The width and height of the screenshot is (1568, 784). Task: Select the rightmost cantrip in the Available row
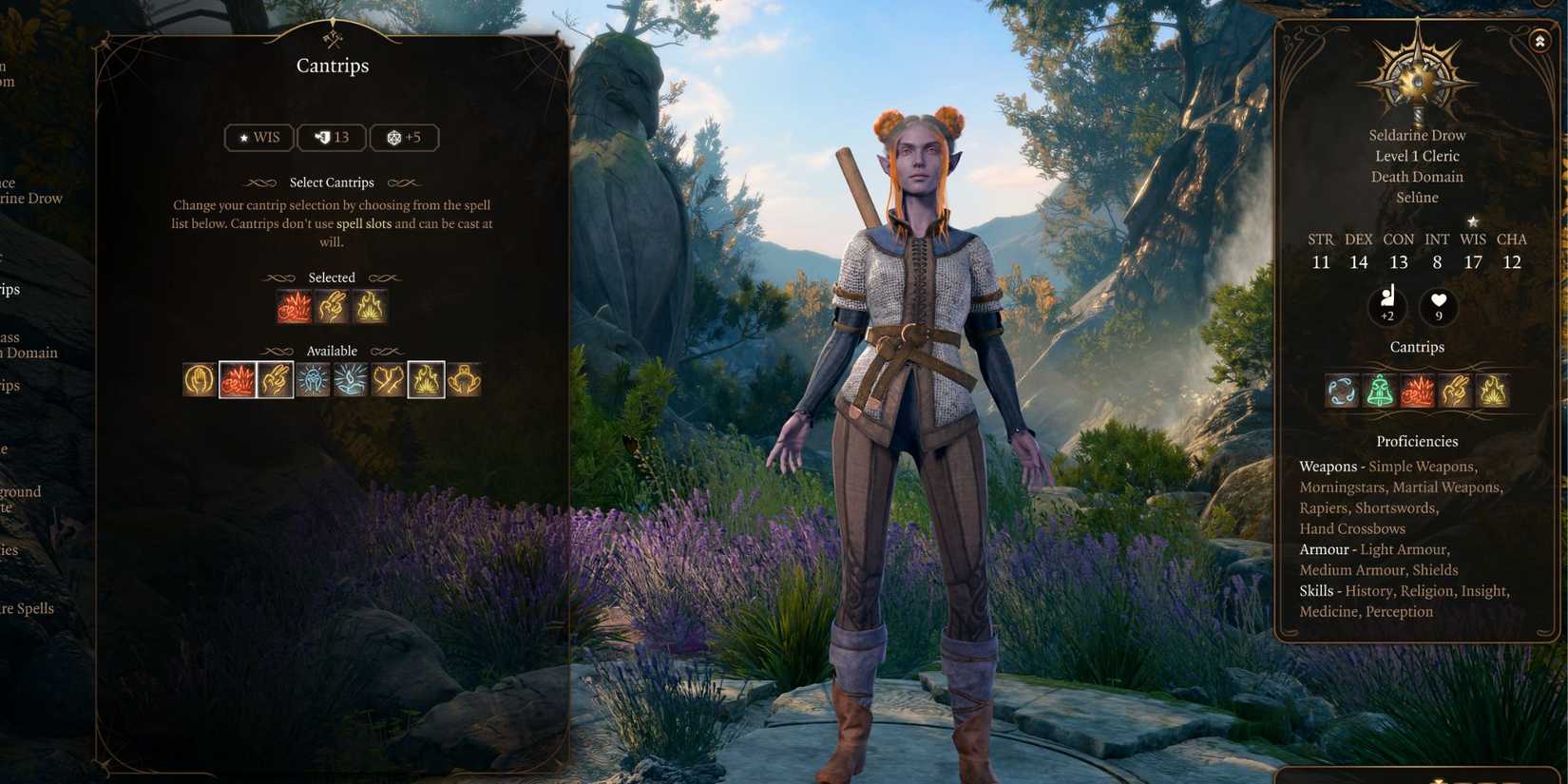point(464,379)
